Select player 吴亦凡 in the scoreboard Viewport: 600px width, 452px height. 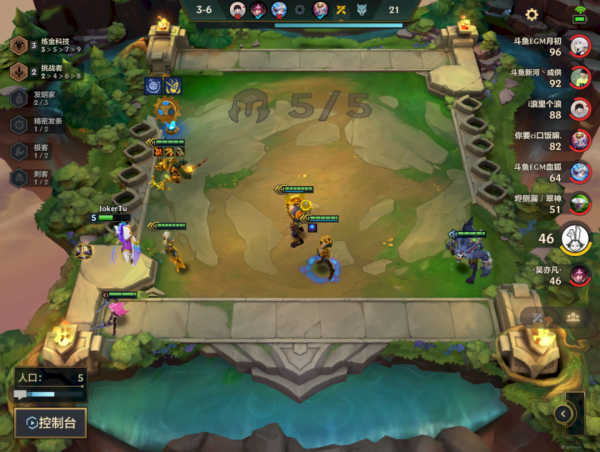point(579,274)
